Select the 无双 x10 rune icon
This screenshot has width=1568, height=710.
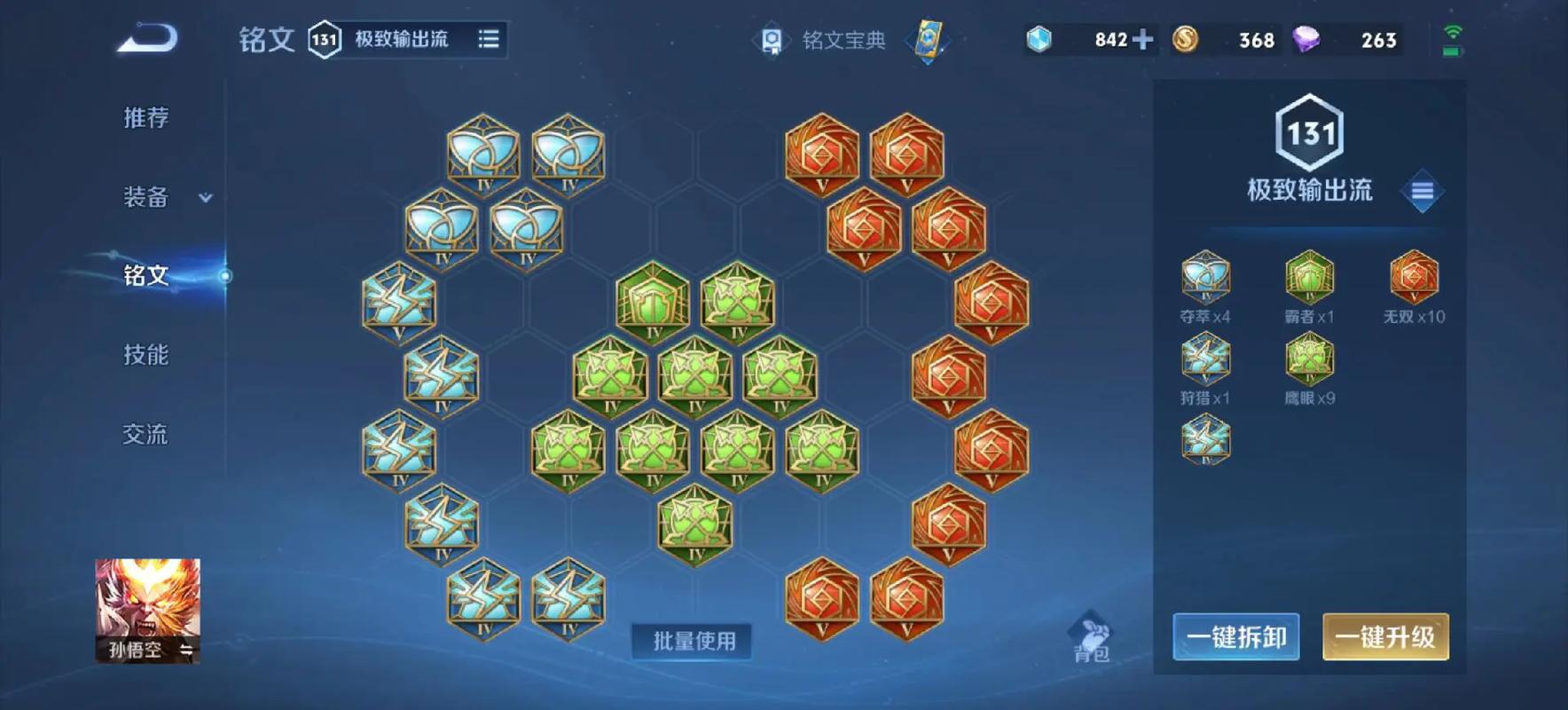tap(1415, 278)
